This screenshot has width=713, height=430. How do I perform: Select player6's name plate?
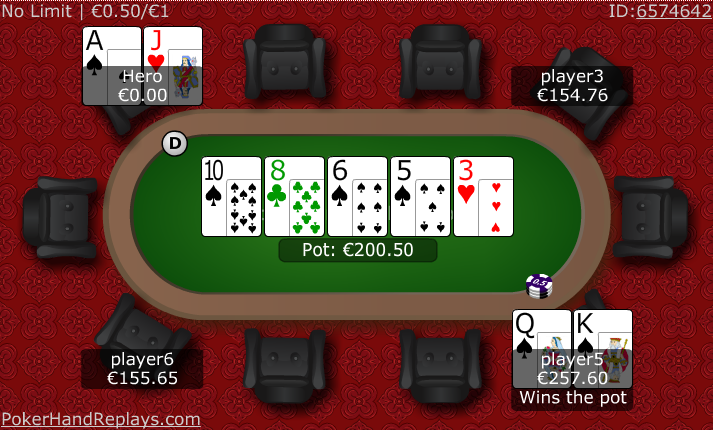(142, 369)
